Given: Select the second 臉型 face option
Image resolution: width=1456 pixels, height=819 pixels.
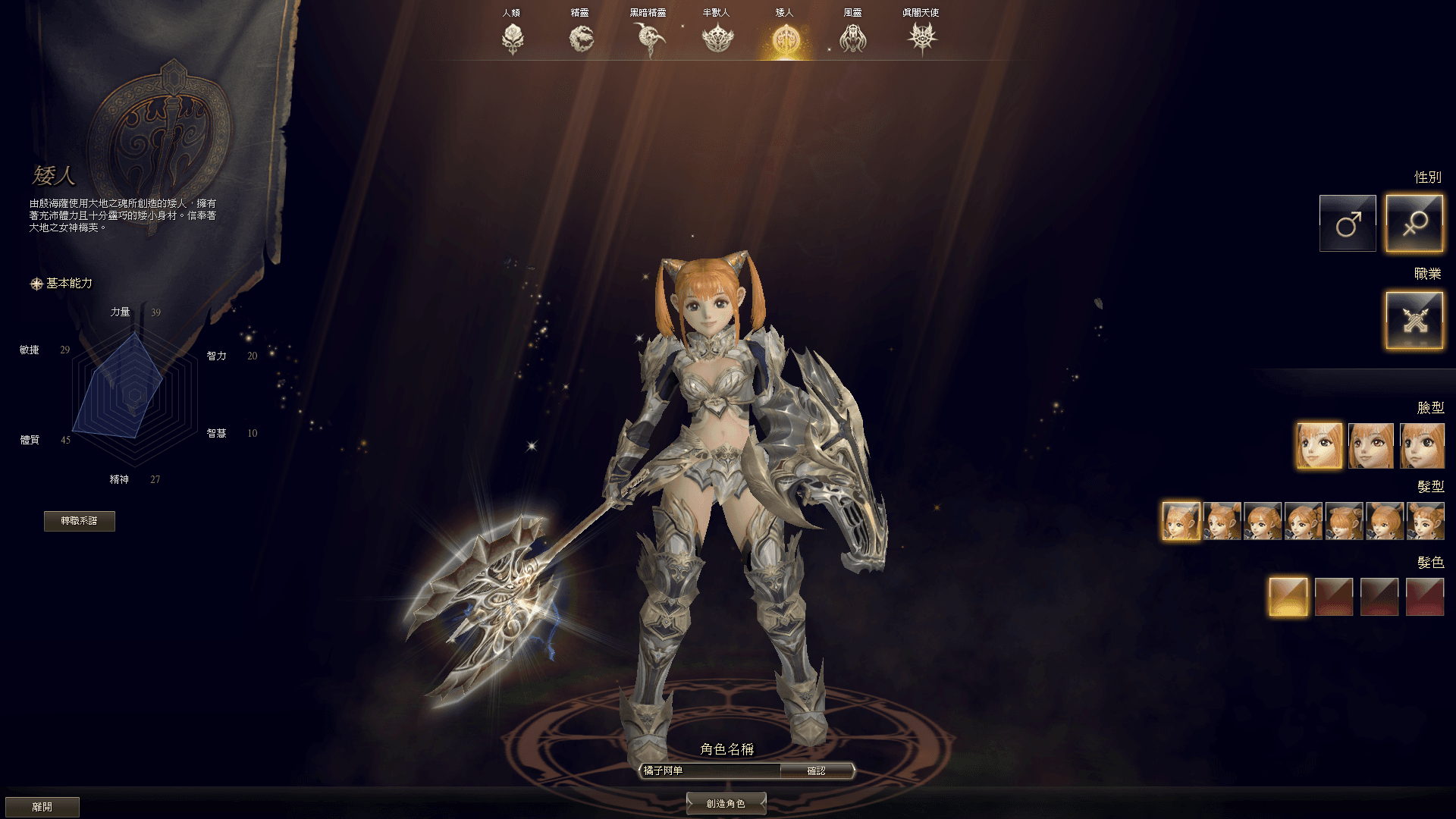Looking at the screenshot, I should [x=1370, y=445].
